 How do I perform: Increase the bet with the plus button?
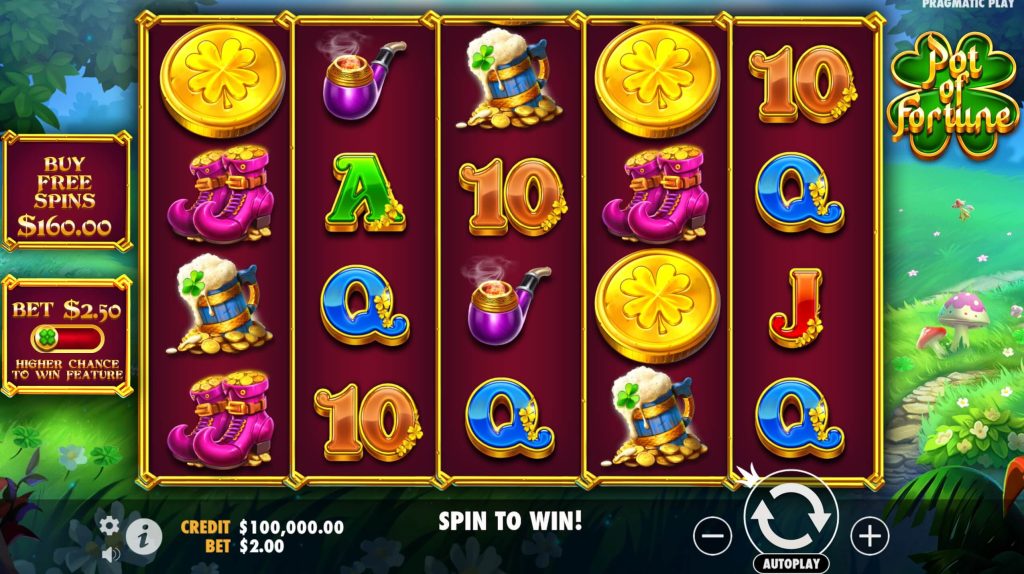pos(869,537)
